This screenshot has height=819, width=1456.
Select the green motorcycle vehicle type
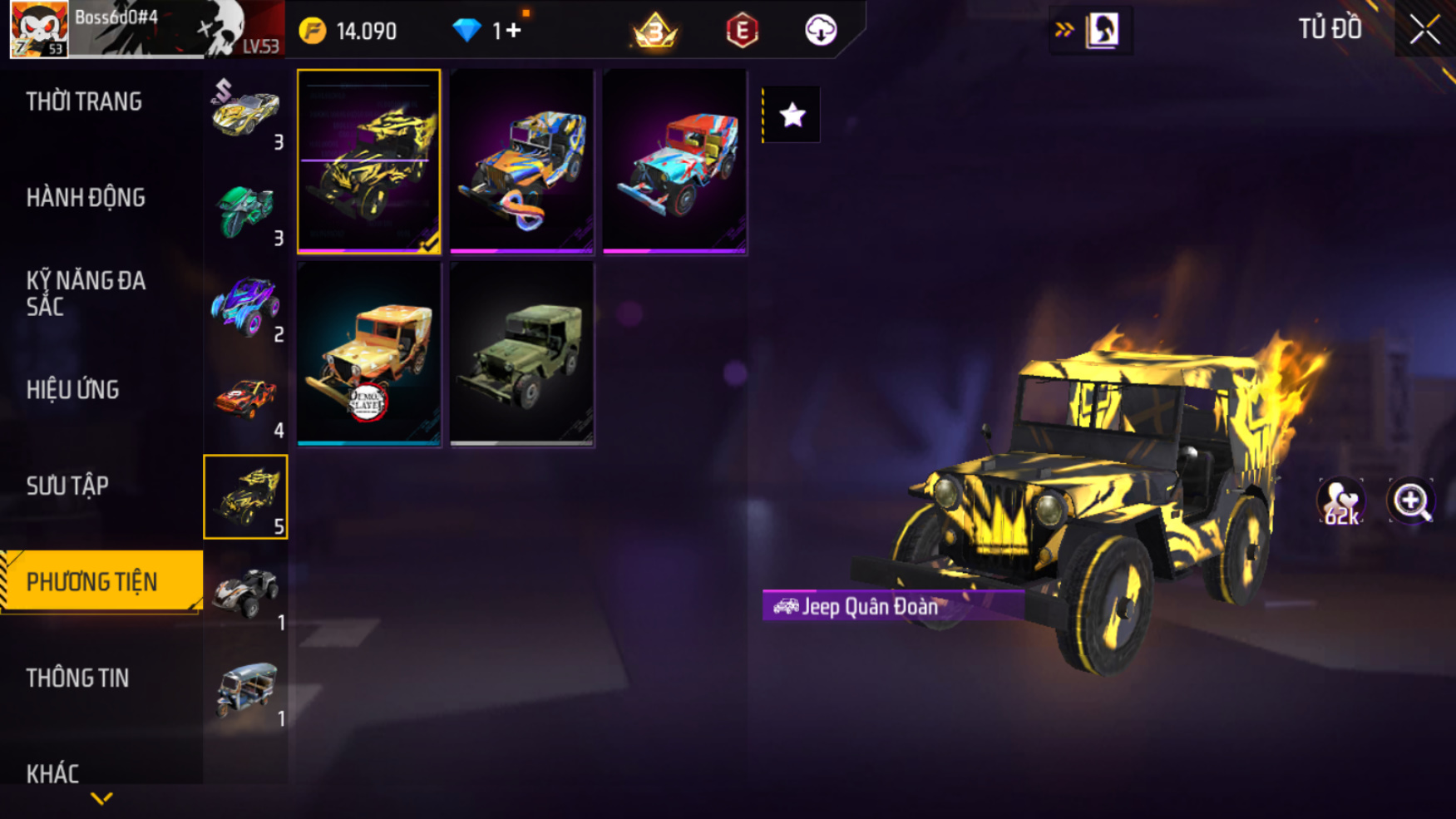pyautogui.click(x=245, y=209)
